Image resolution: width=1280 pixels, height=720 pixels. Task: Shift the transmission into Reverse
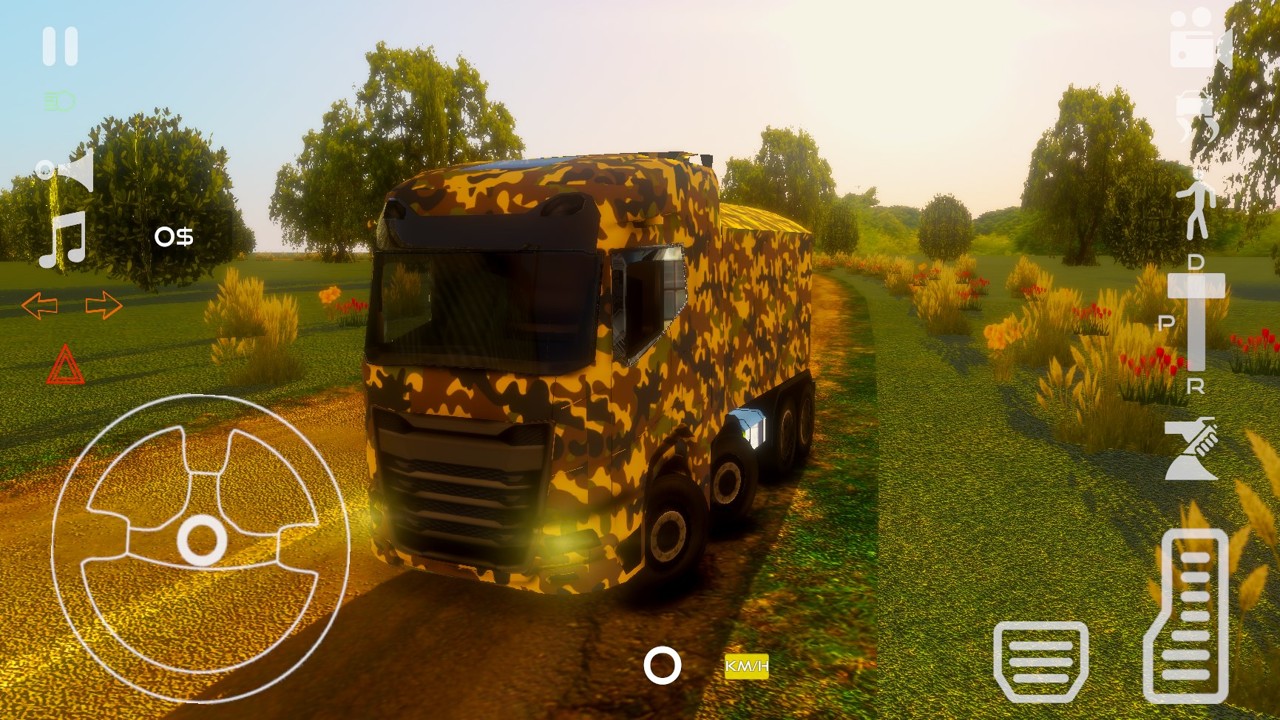[x=1197, y=383]
